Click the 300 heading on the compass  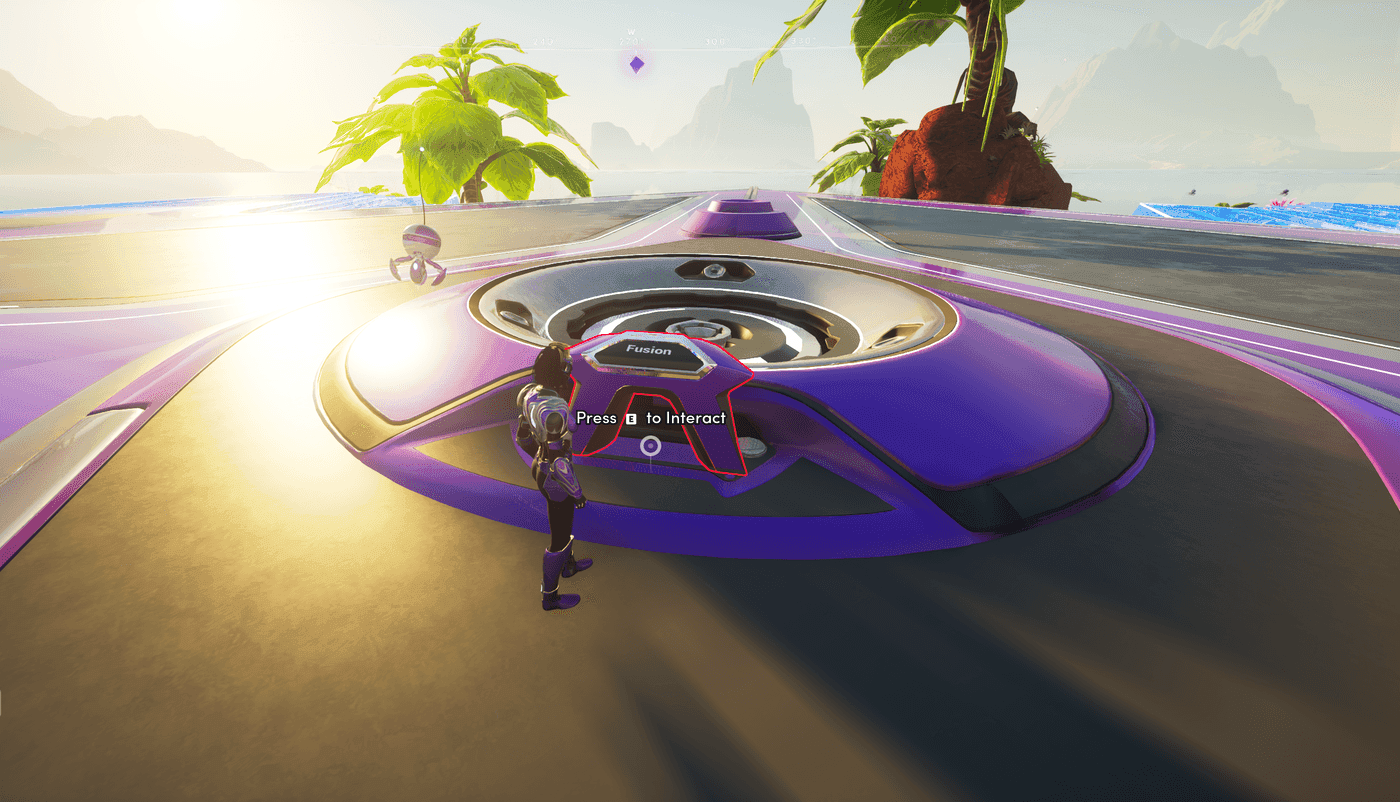(x=716, y=41)
